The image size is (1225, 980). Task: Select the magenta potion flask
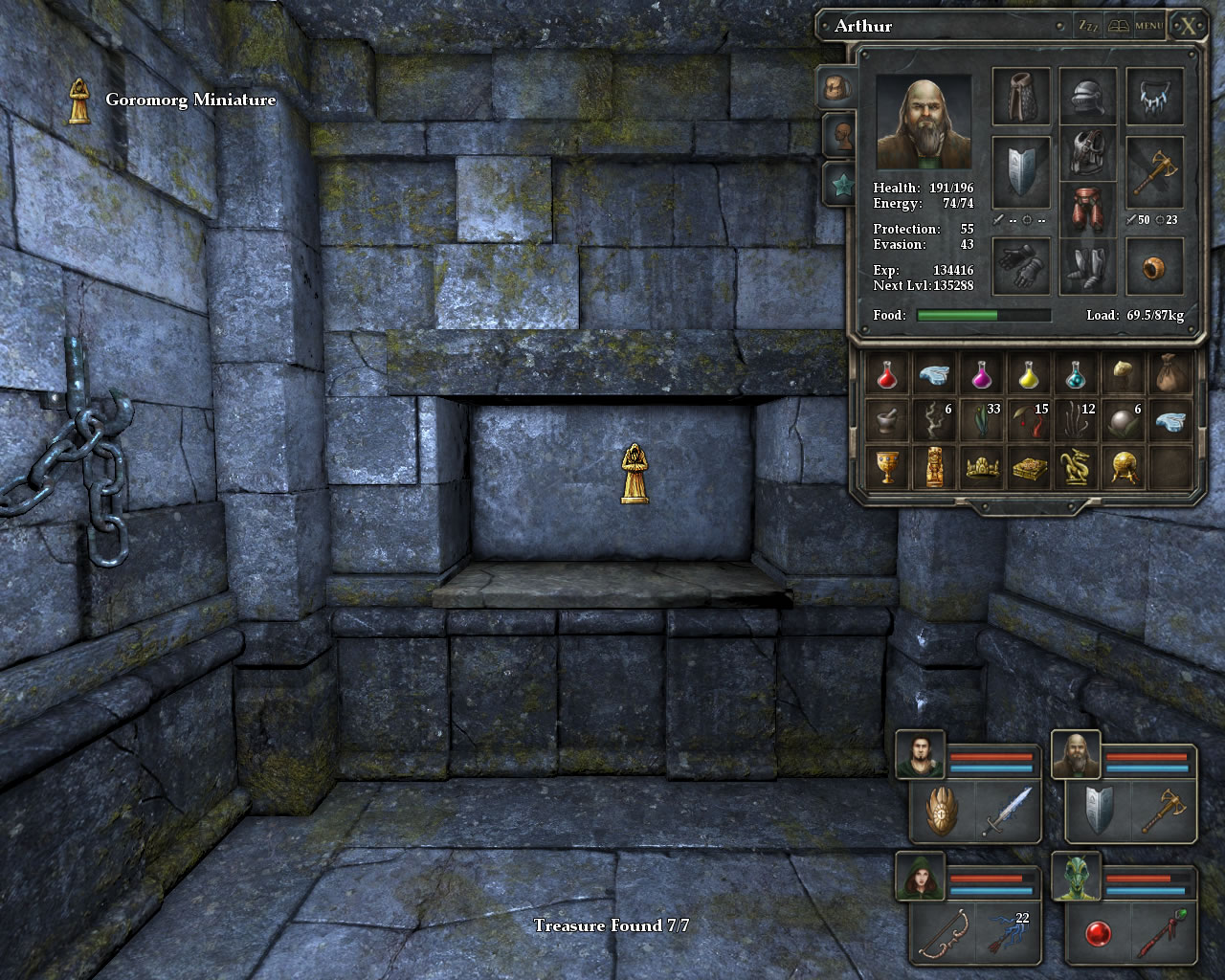click(x=981, y=373)
